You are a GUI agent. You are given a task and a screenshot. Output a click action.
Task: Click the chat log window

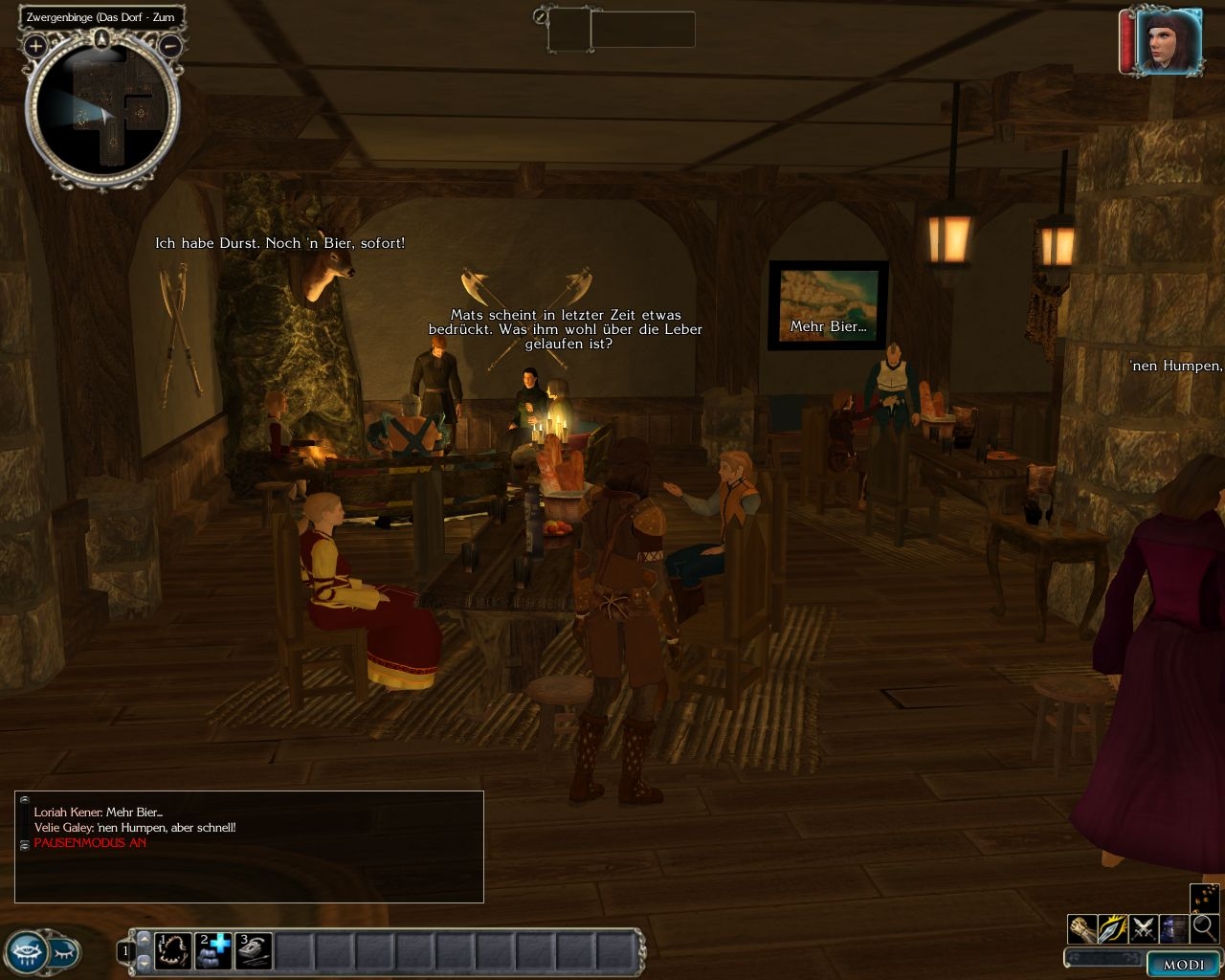pyautogui.click(x=249, y=847)
